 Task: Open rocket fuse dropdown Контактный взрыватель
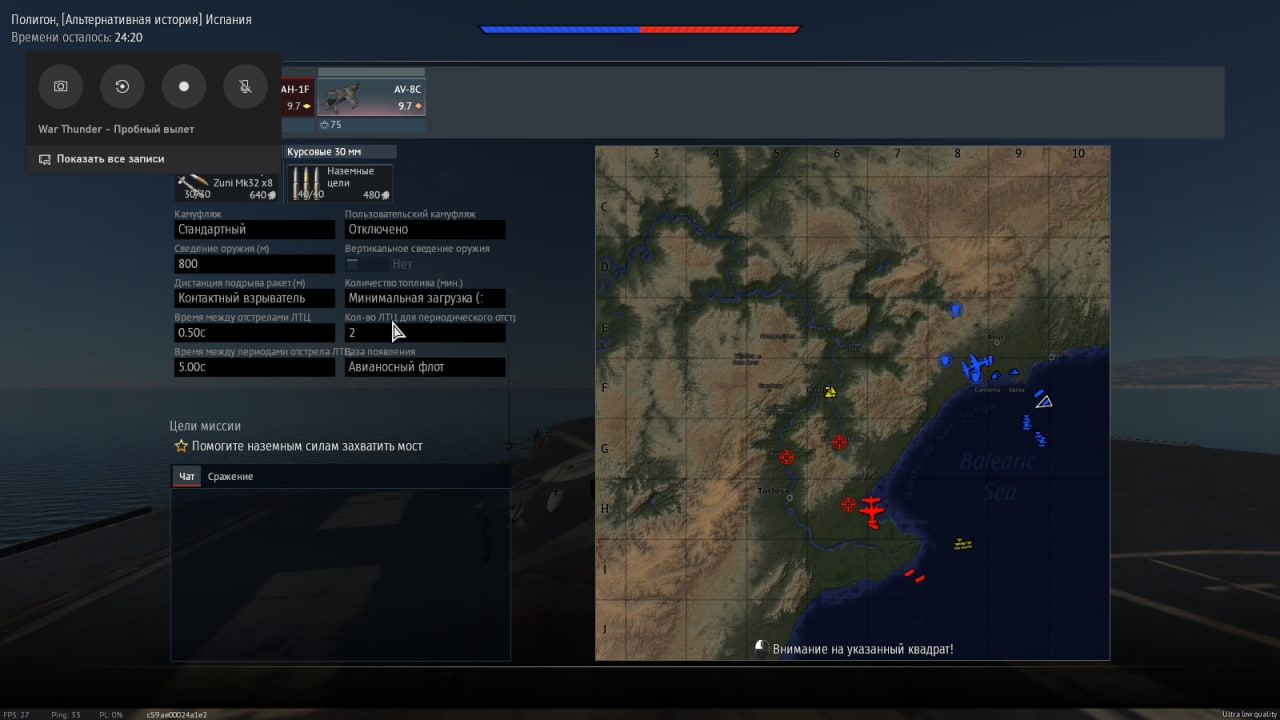(254, 298)
